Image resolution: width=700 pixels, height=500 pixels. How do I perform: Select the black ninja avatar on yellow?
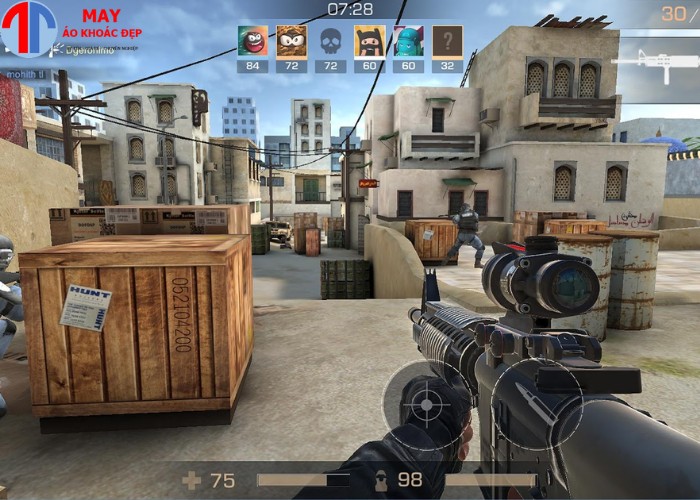pyautogui.click(x=369, y=41)
